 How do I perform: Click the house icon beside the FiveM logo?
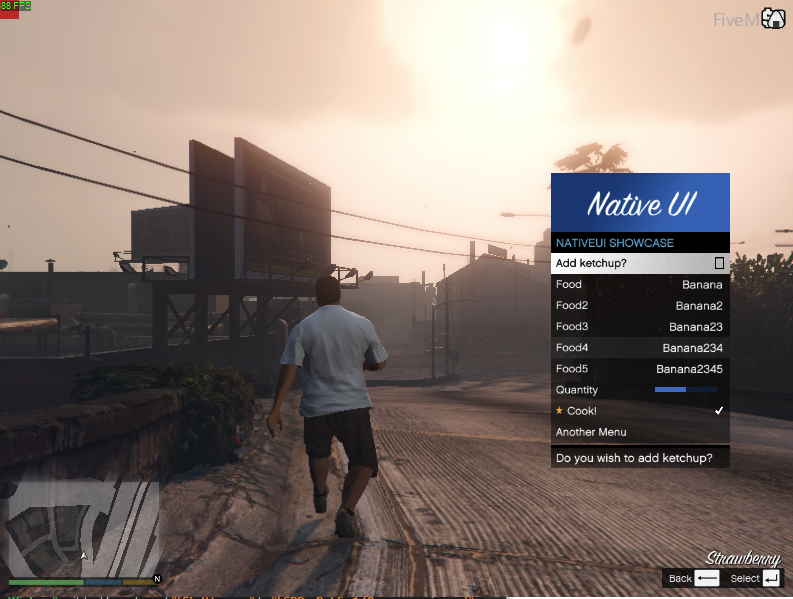[x=773, y=18]
